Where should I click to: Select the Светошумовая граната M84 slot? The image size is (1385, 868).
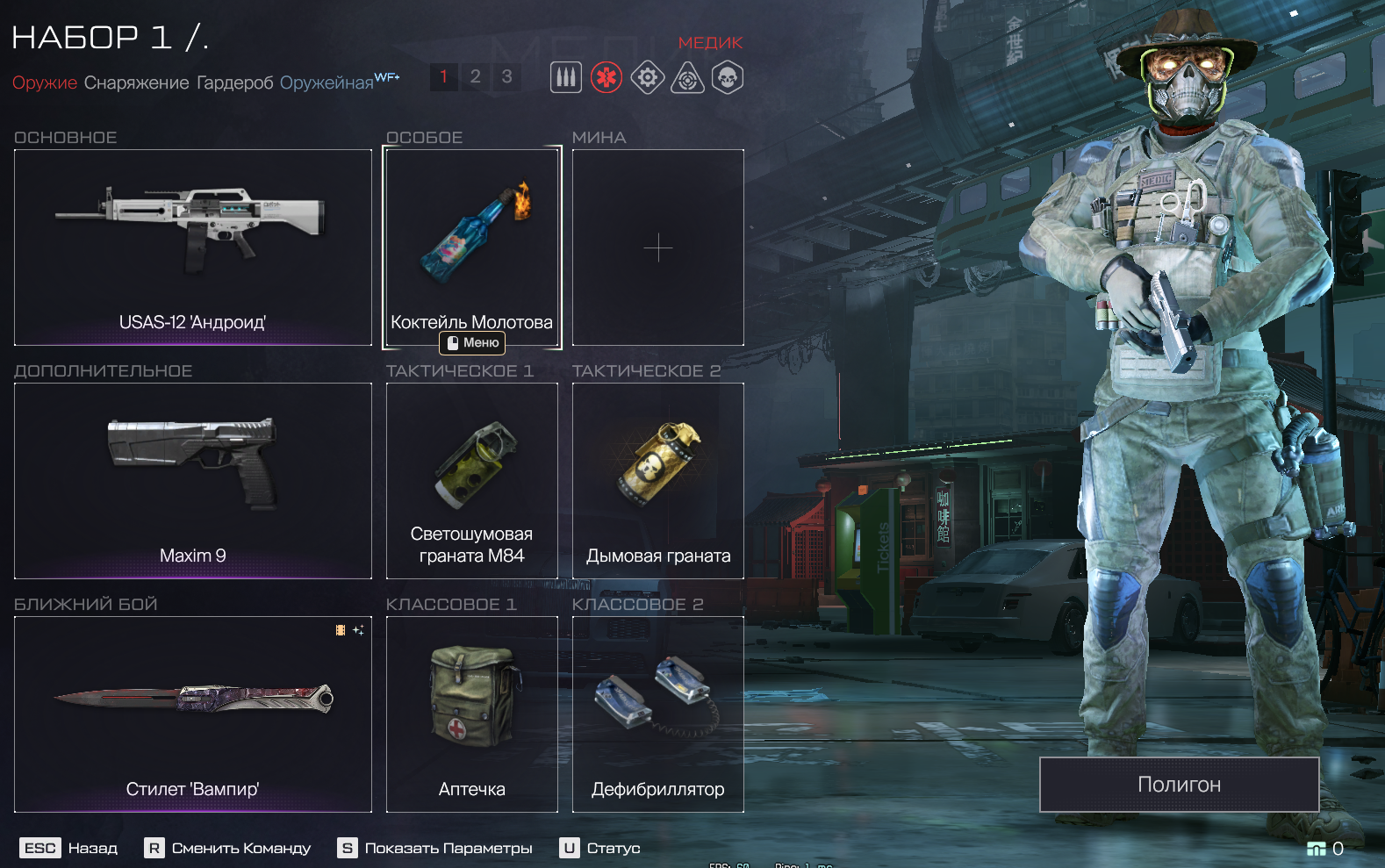(471, 480)
